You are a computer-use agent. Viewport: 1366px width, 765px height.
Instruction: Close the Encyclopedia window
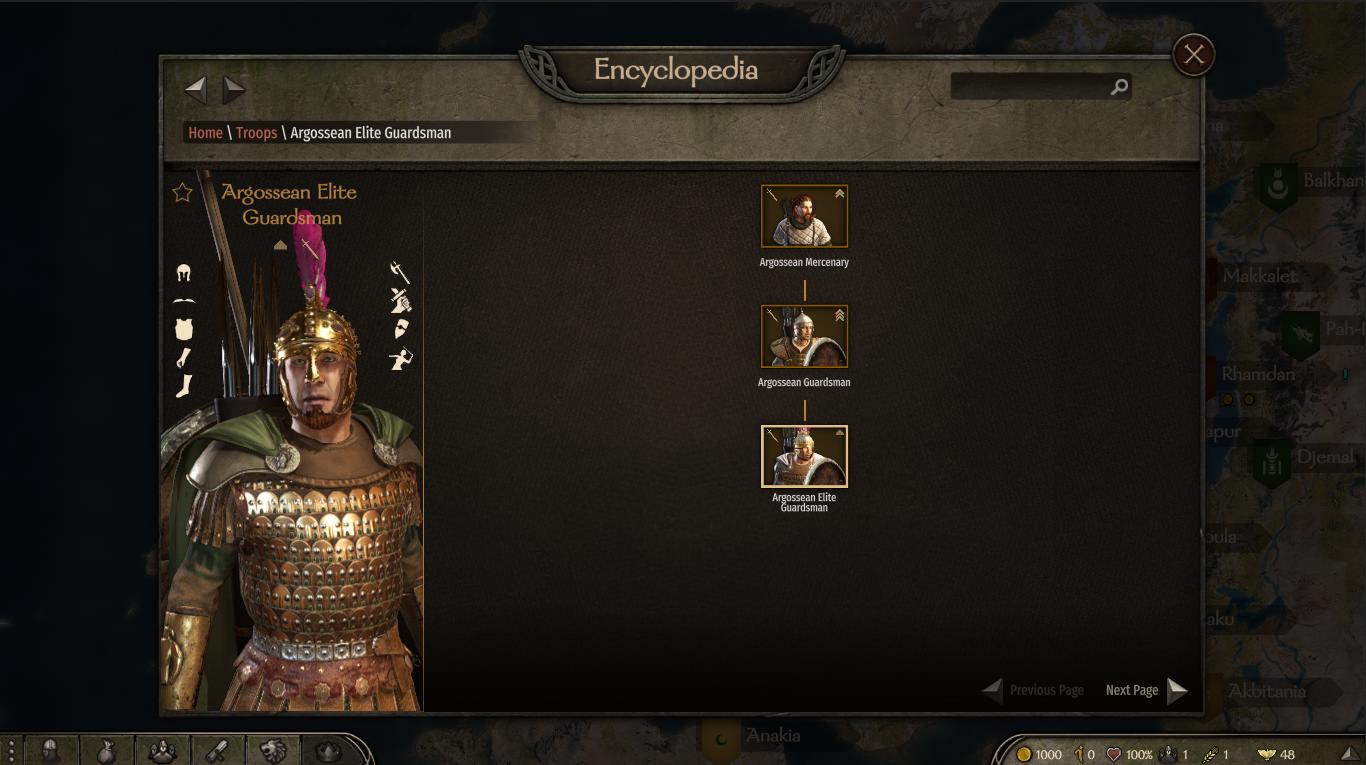[x=1193, y=55]
